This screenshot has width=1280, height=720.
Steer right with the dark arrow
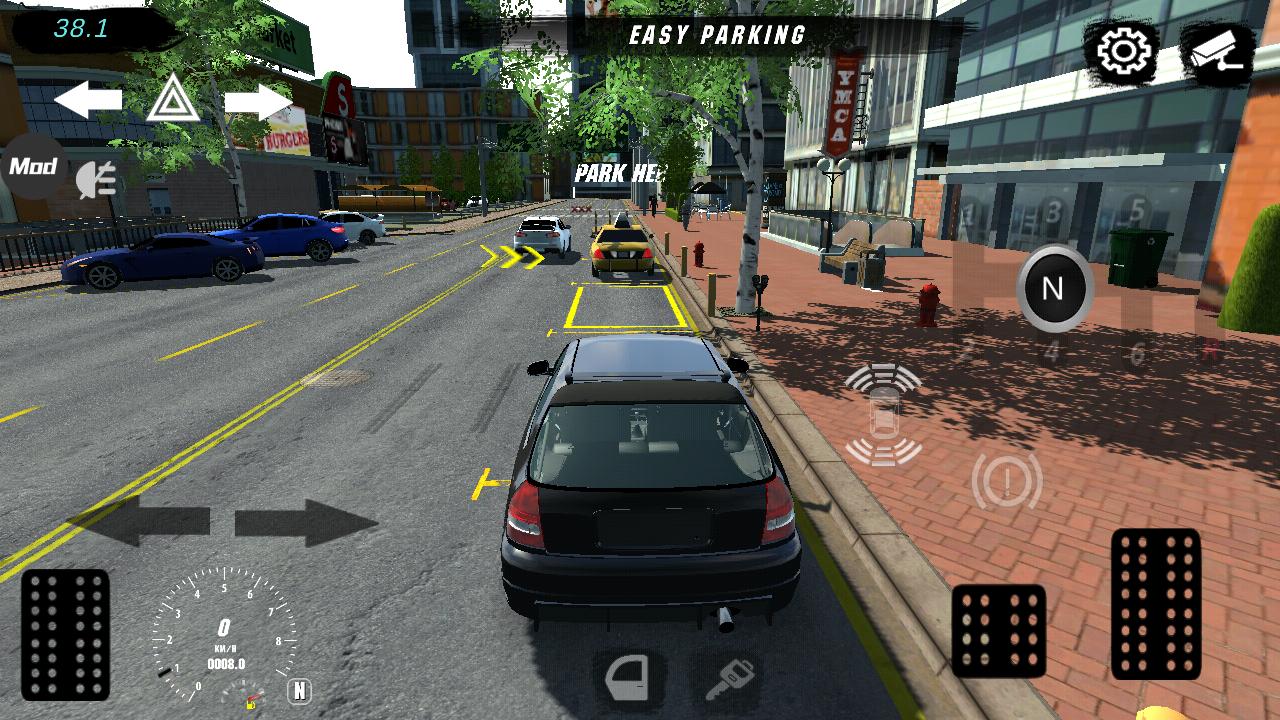pyautogui.click(x=306, y=522)
